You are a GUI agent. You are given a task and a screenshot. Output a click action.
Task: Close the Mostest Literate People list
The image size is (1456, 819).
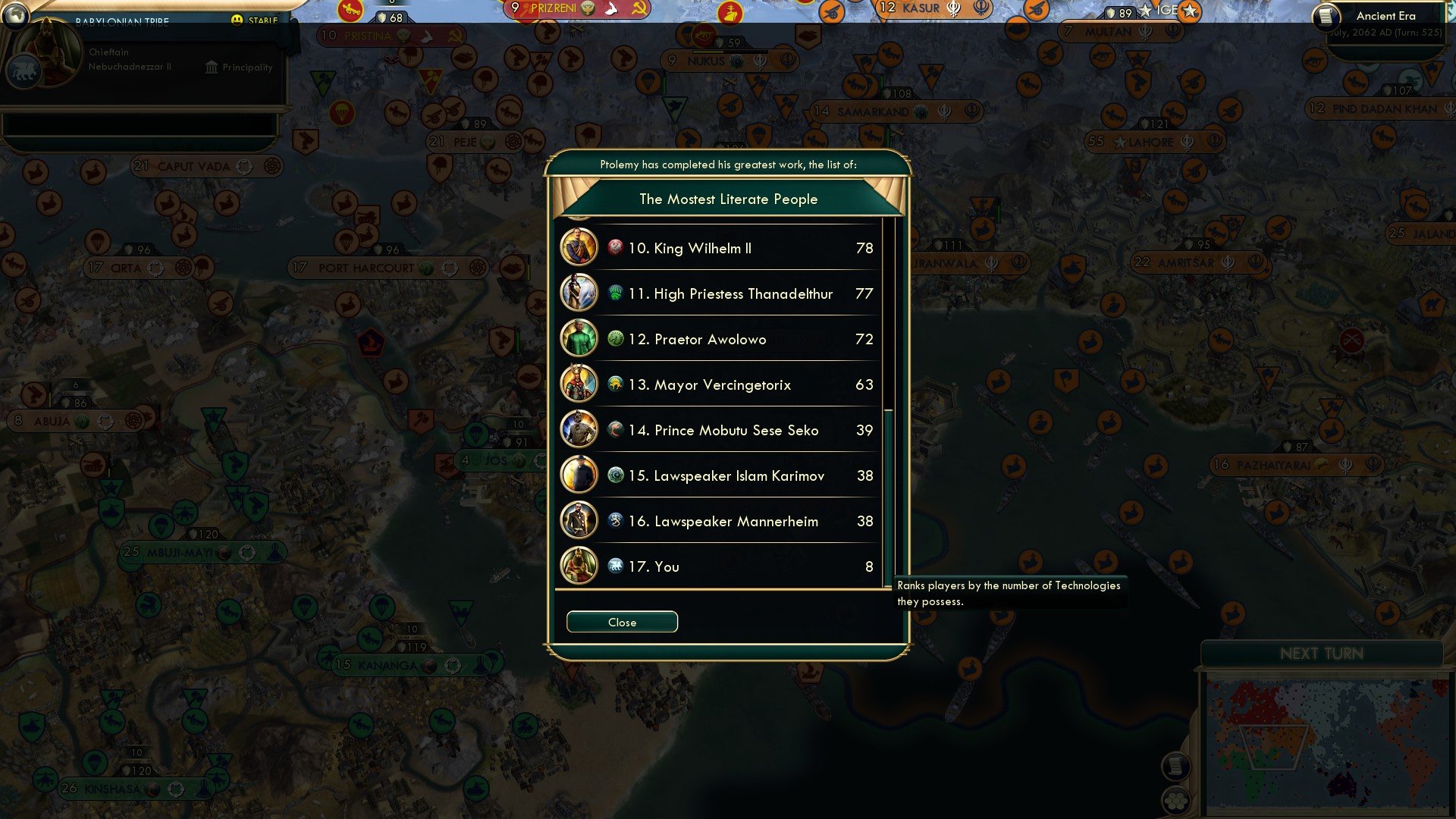click(621, 621)
